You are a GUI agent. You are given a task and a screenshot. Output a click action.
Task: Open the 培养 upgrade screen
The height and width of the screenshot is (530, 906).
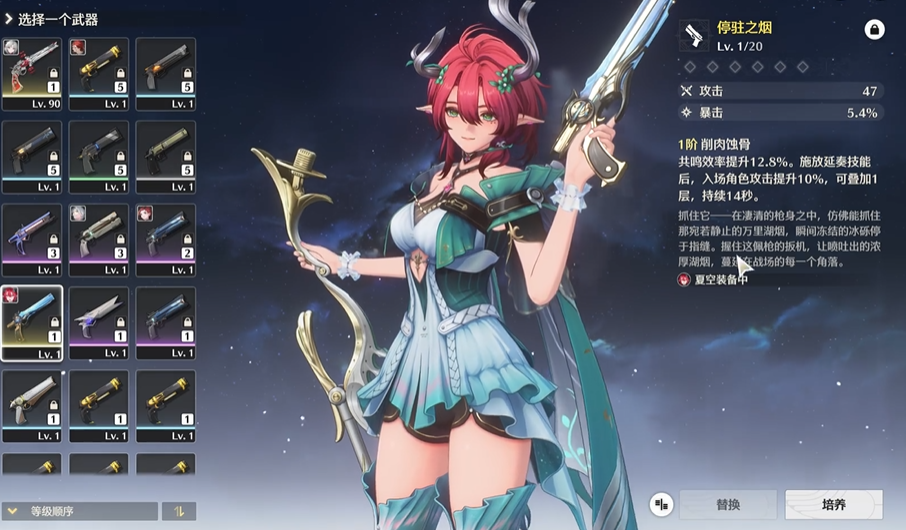(833, 505)
